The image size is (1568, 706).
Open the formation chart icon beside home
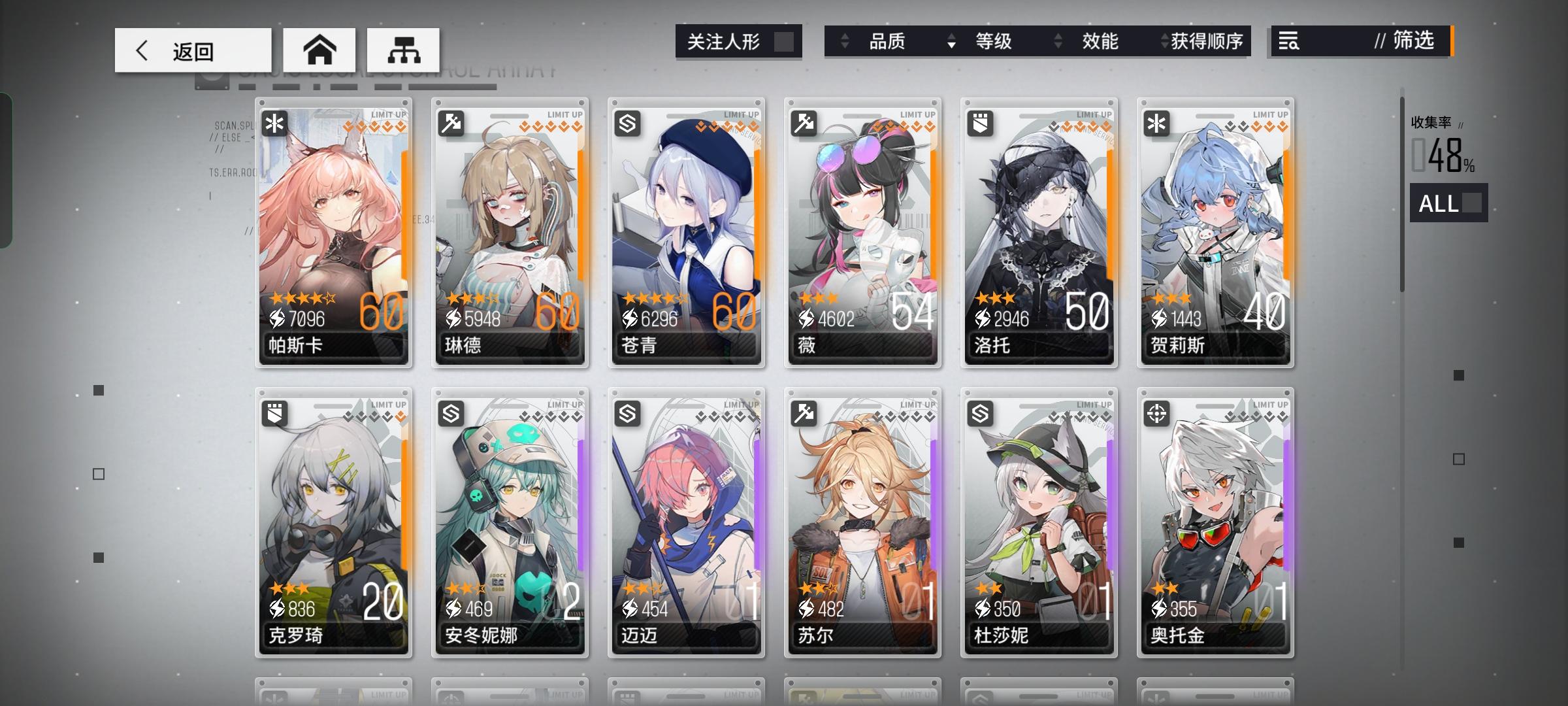(404, 50)
